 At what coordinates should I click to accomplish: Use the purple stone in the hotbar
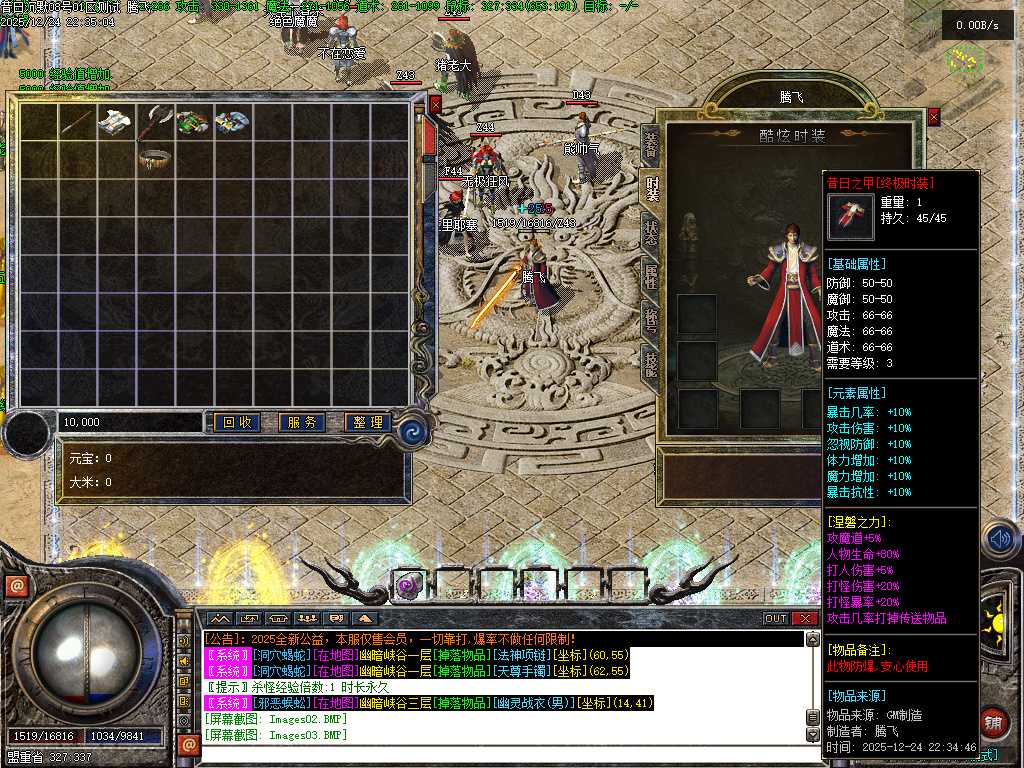(407, 586)
